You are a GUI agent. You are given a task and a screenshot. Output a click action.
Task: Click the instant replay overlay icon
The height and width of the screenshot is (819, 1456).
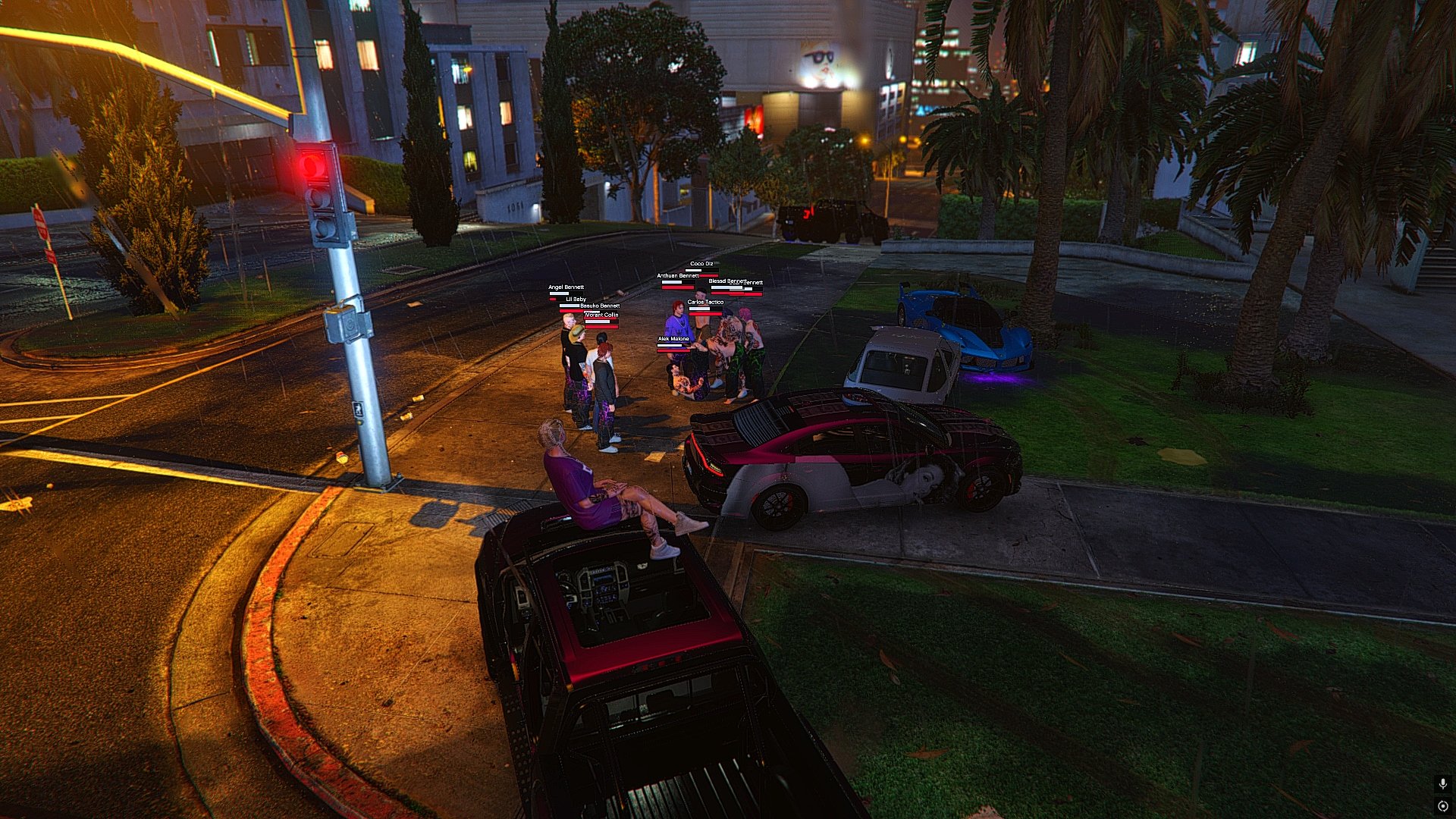(x=1442, y=805)
